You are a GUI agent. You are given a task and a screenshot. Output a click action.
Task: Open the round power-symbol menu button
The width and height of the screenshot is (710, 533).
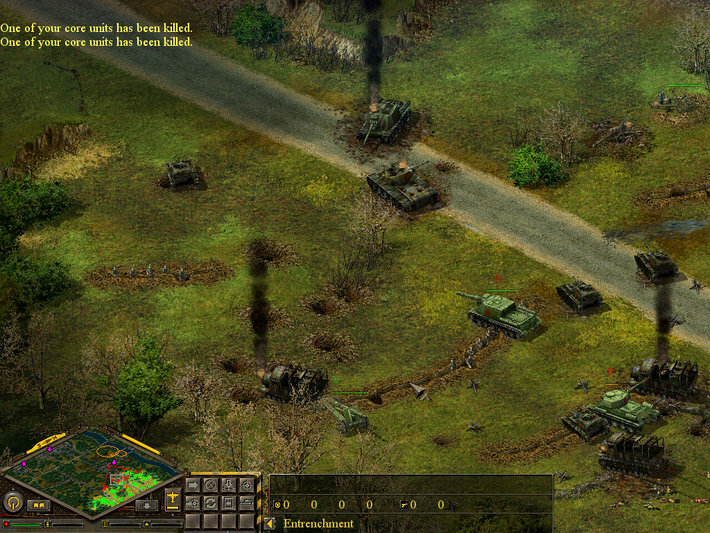[14, 503]
